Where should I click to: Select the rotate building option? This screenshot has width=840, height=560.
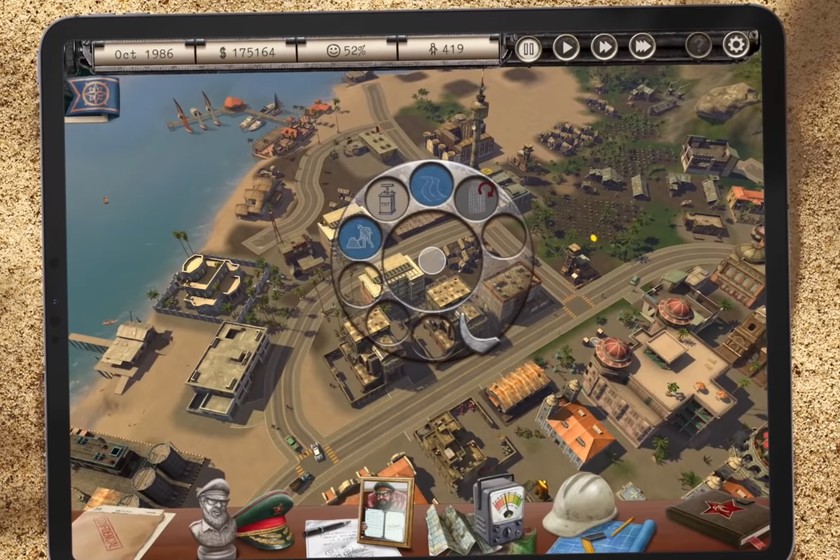476,199
